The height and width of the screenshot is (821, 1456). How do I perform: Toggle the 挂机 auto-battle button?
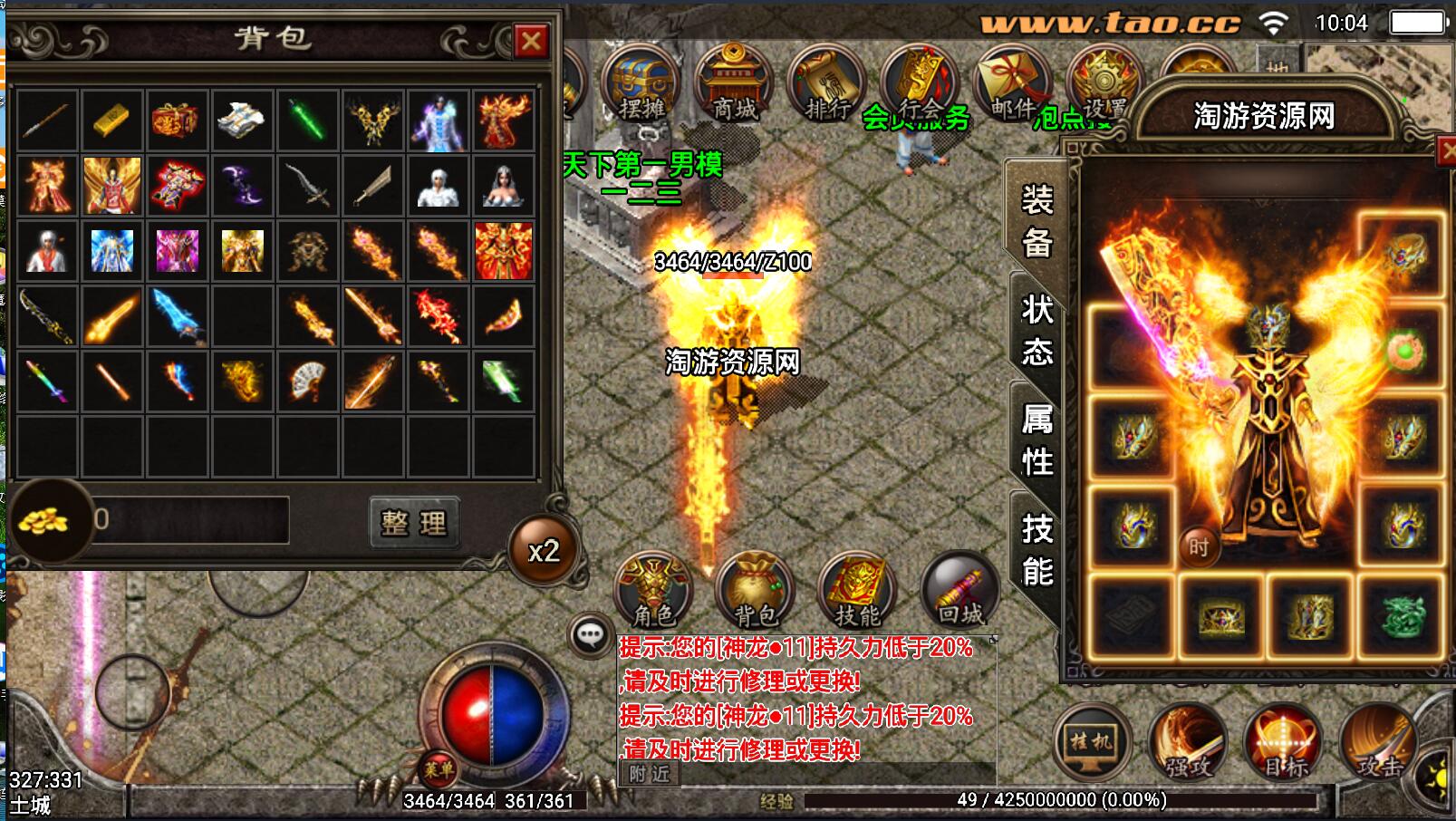(x=1092, y=742)
